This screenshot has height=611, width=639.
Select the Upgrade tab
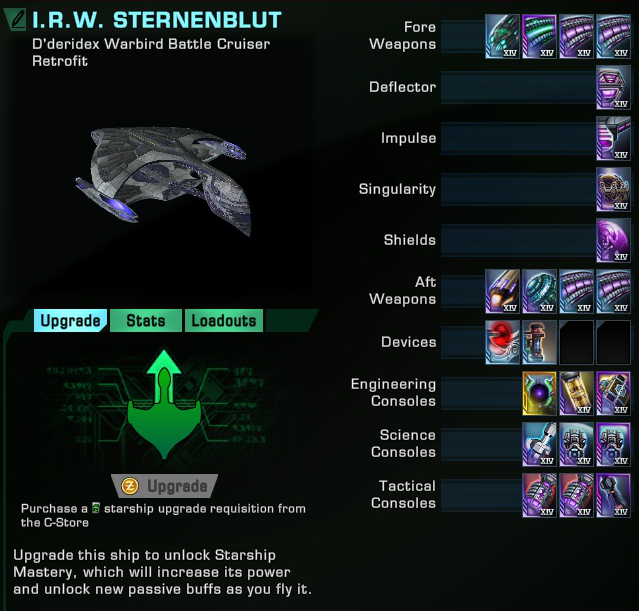click(70, 321)
